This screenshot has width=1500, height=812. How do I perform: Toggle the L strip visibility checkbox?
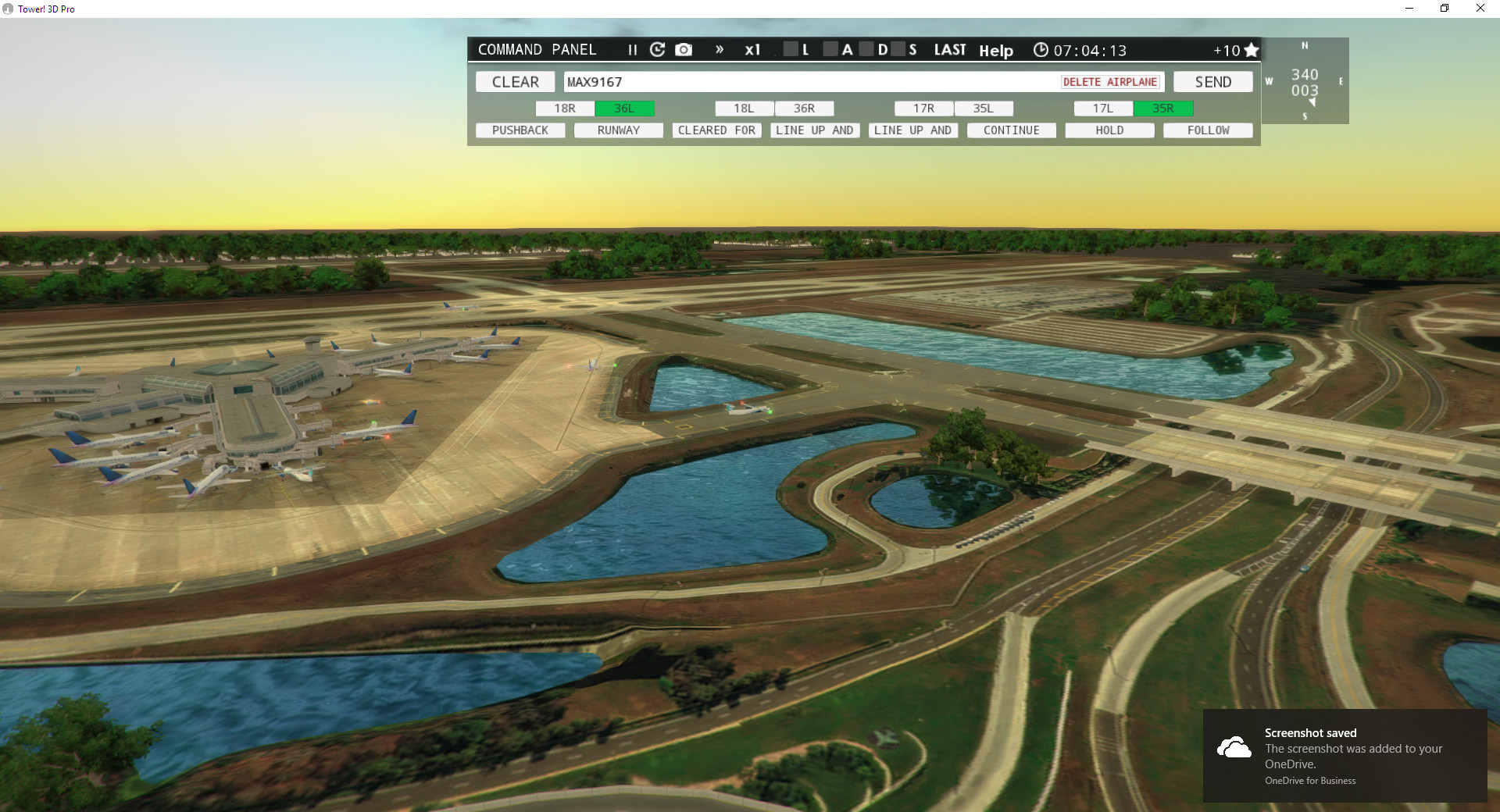tap(789, 49)
